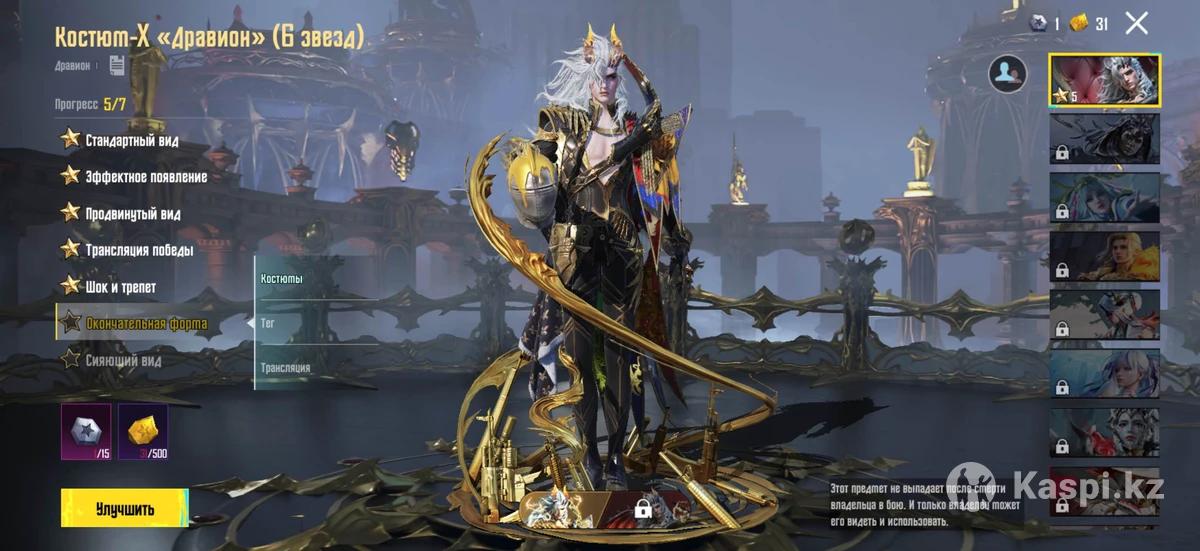This screenshot has height=551, width=1200.
Task: Open the Тег reward tab
Action: (268, 323)
